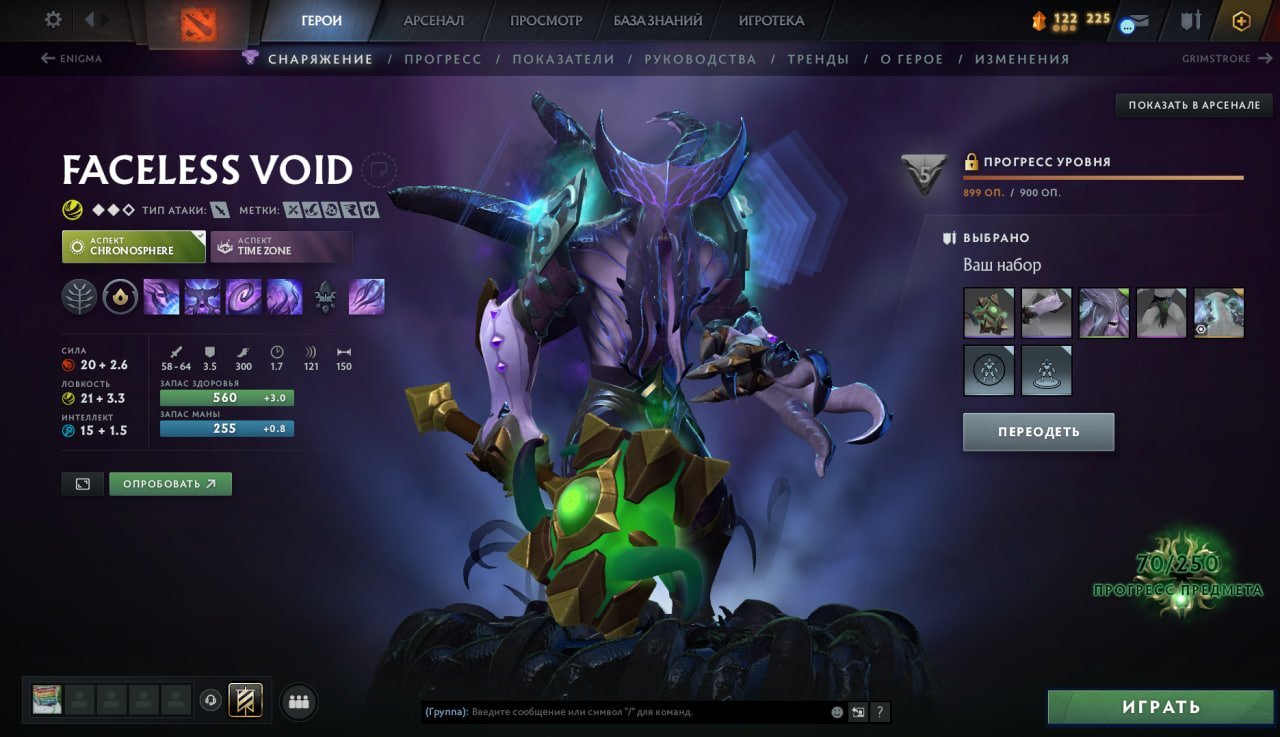1280x737 pixels.
Task: Click the voice chat headphone icon
Action: 210,702
